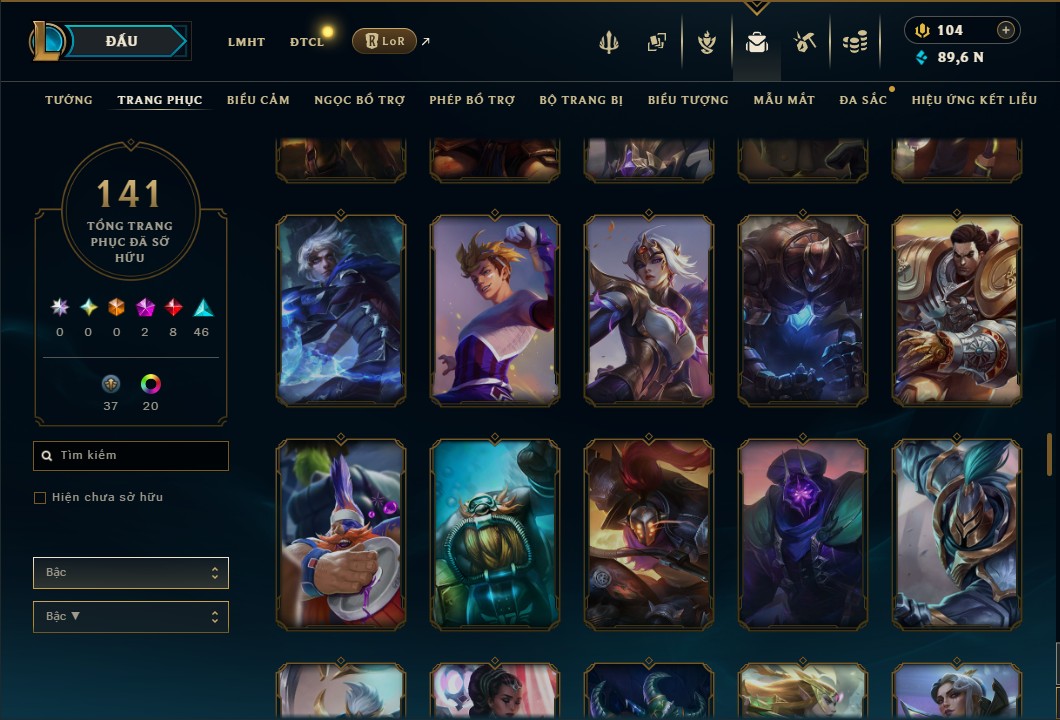1060x720 pixels.
Task: Go to the BỘ TRANG BỊ tab
Action: click(581, 100)
